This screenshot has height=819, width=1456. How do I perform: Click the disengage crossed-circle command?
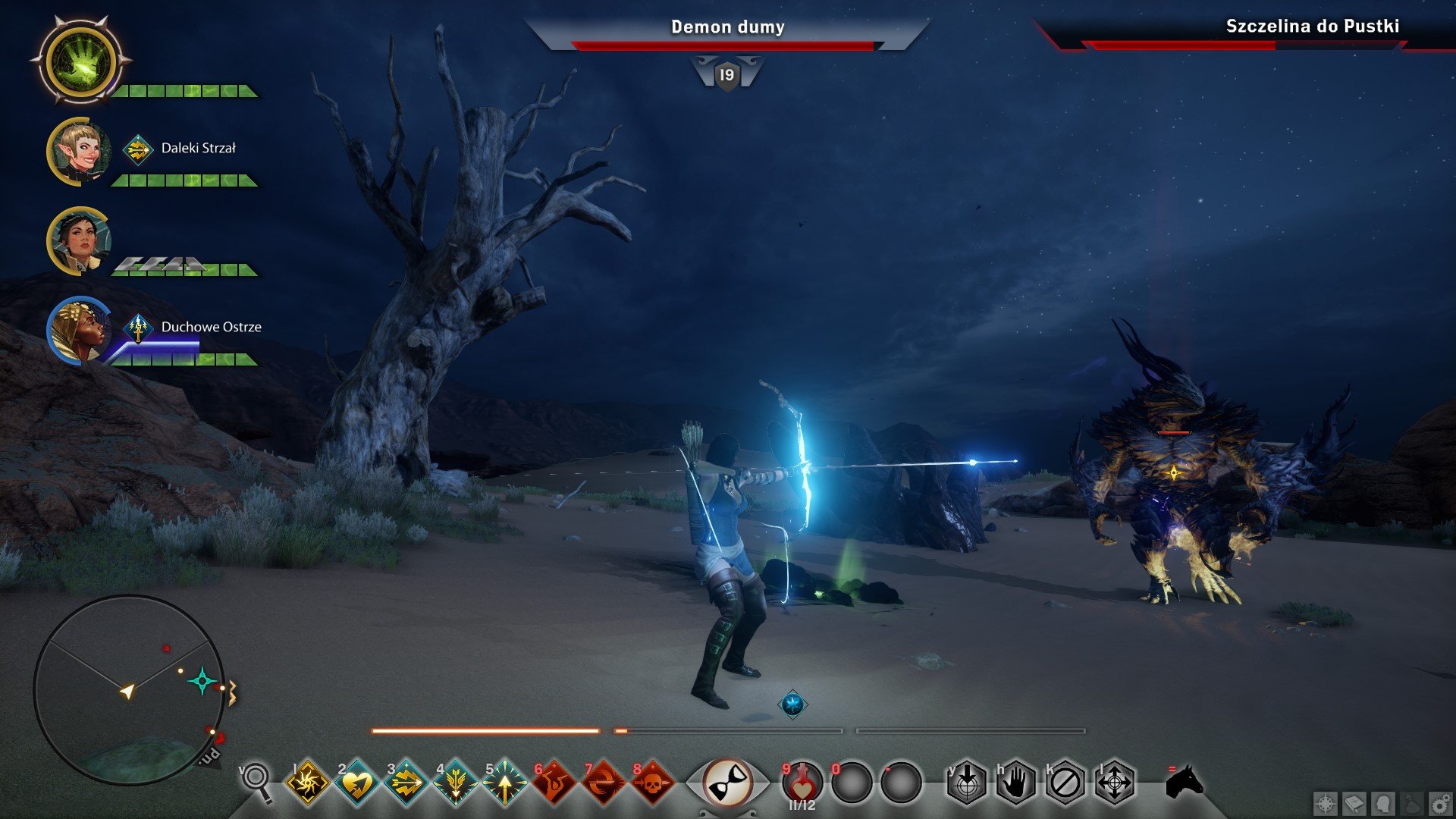point(1065,782)
